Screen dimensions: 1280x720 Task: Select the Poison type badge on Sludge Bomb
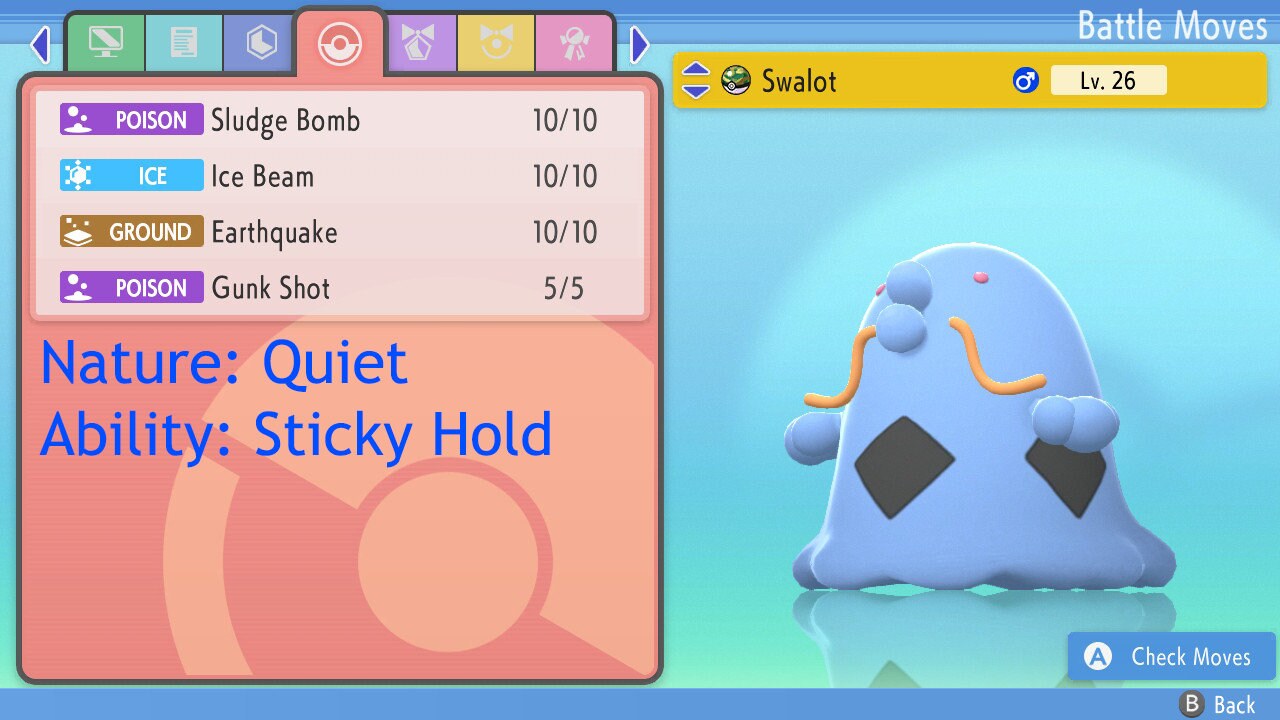(x=131, y=119)
